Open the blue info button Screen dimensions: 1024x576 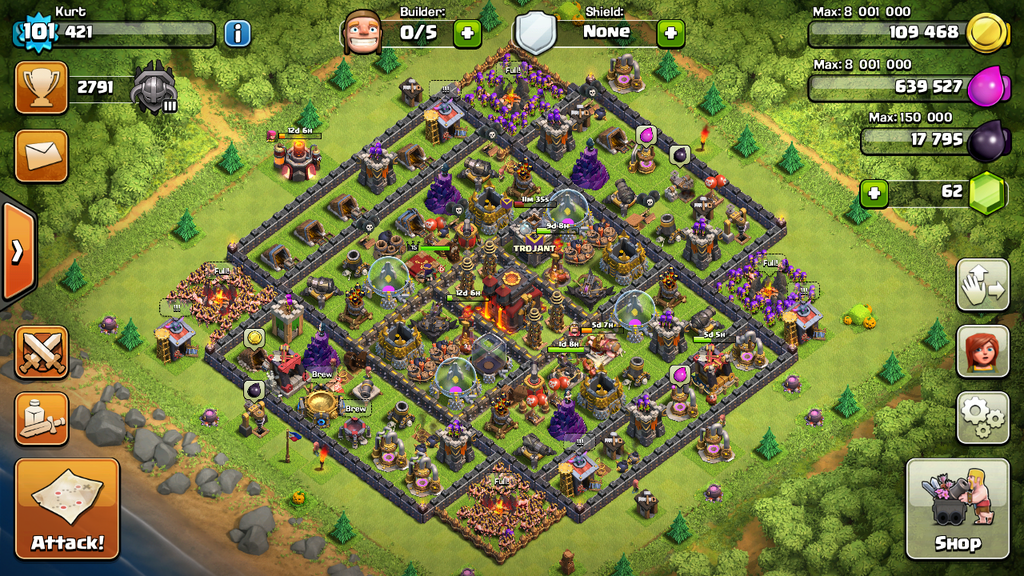click(x=237, y=34)
